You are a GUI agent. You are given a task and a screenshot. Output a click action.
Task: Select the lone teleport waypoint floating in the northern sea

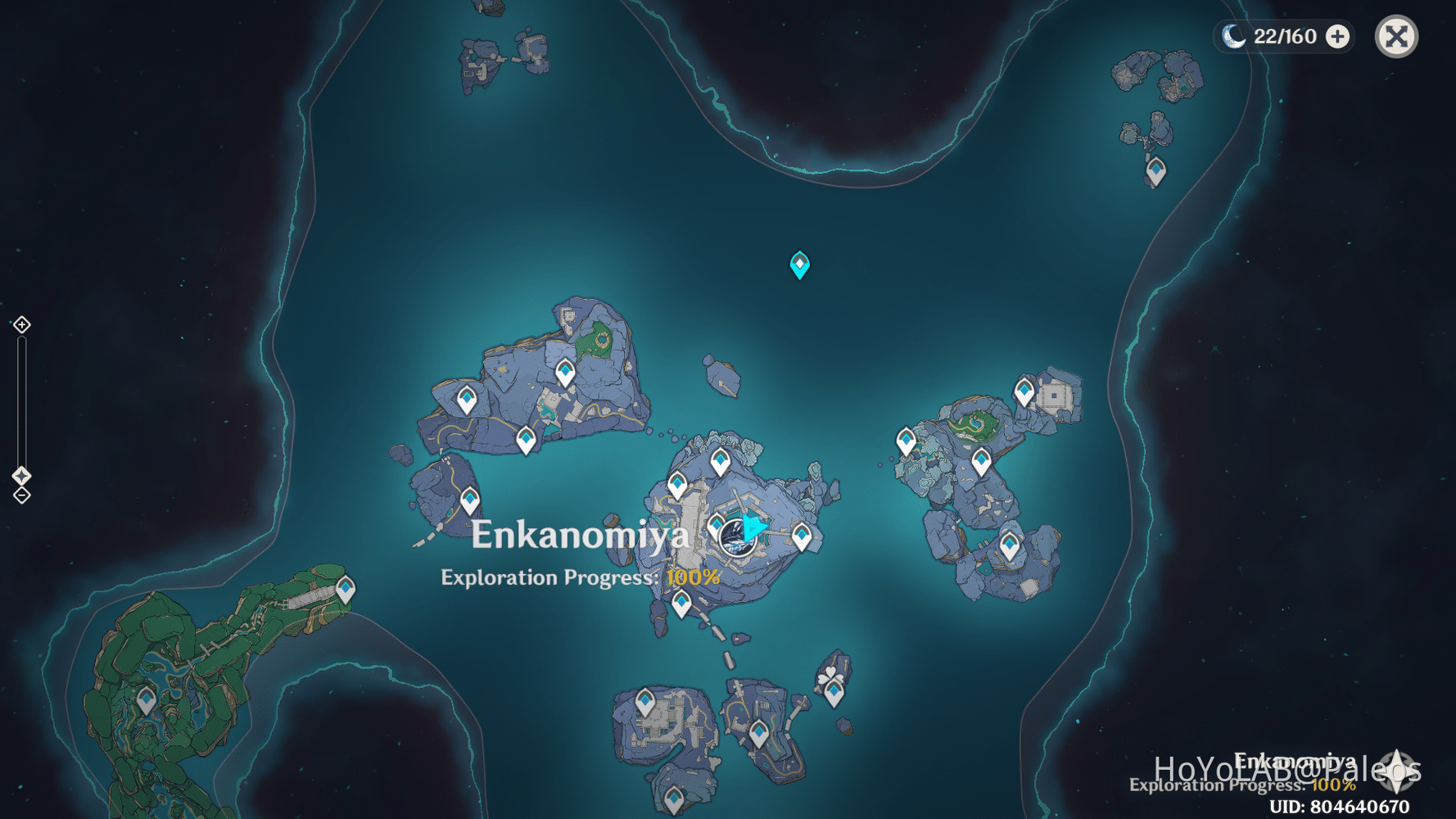(x=798, y=264)
